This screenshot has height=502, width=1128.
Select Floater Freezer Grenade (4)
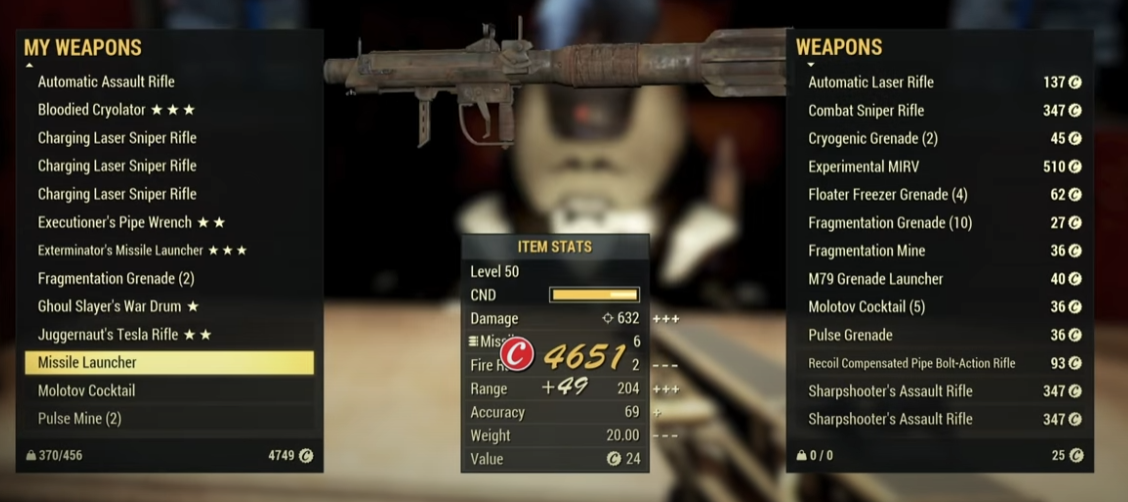click(888, 194)
